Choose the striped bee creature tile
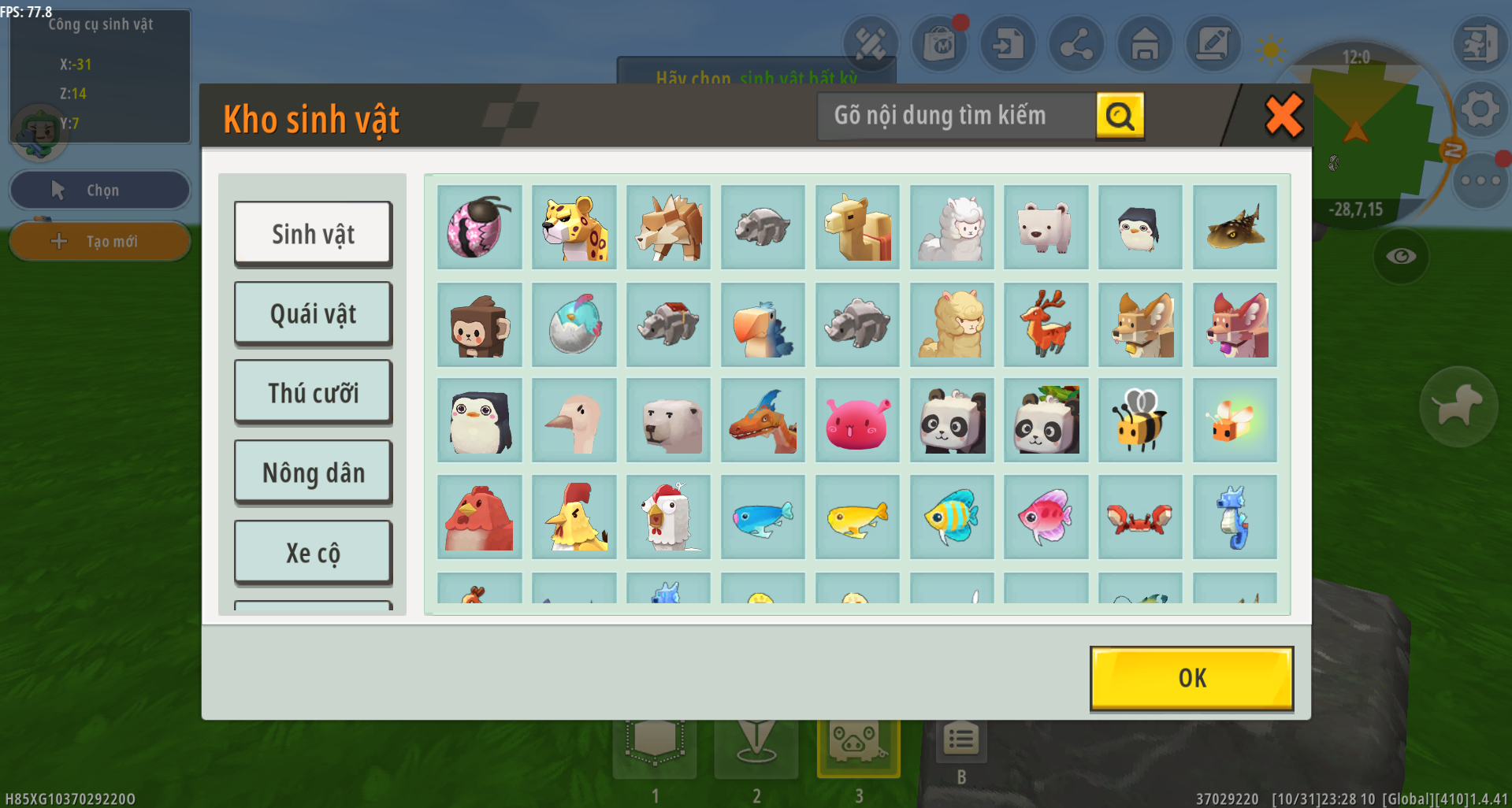 click(x=1140, y=421)
